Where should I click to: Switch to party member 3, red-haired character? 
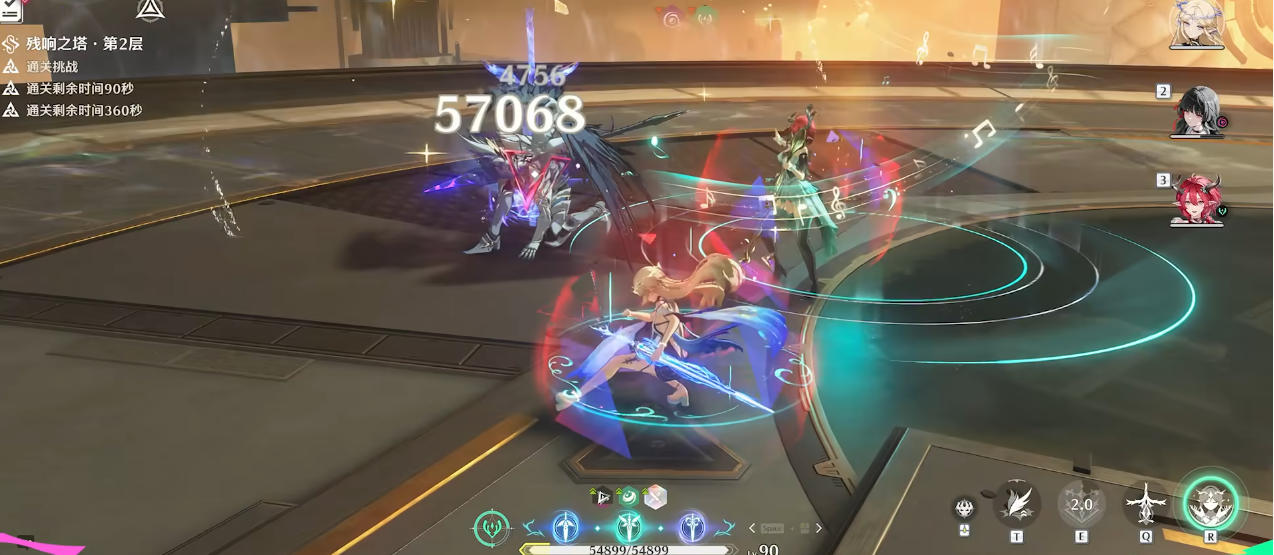[x=1198, y=200]
